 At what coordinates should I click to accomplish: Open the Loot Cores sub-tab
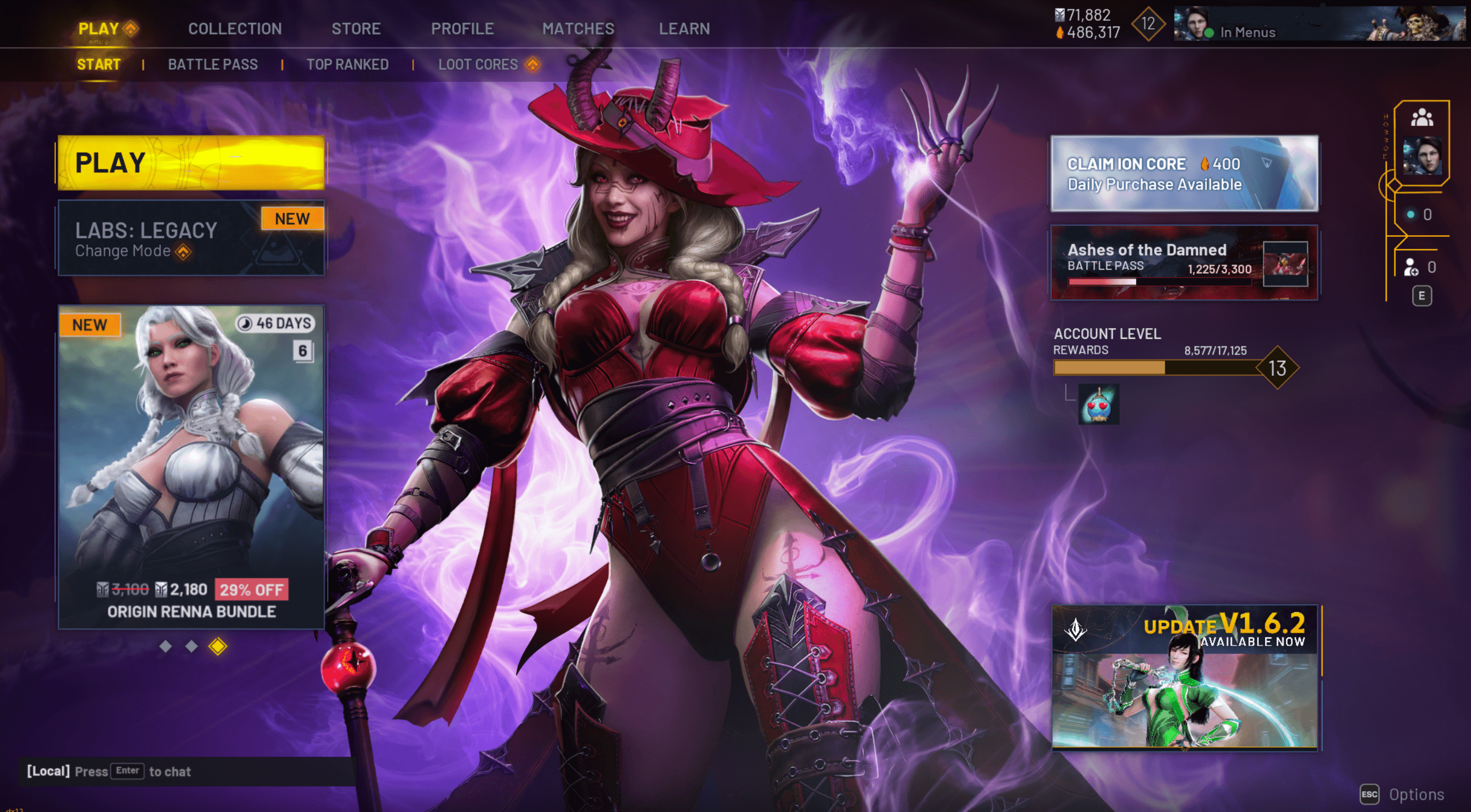[478, 65]
